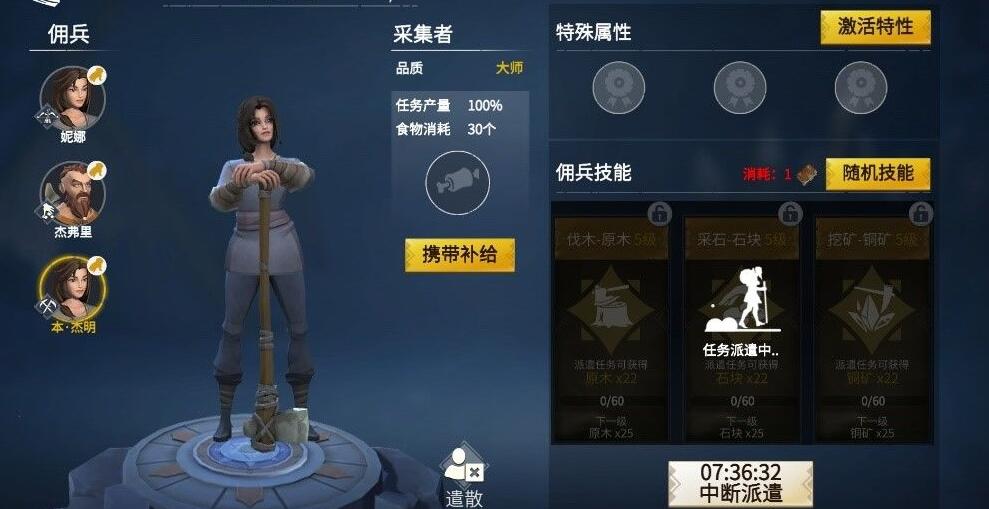Toggle the lock on 挖矿·铜矿 skill
This screenshot has height=509, width=989.
click(x=921, y=213)
